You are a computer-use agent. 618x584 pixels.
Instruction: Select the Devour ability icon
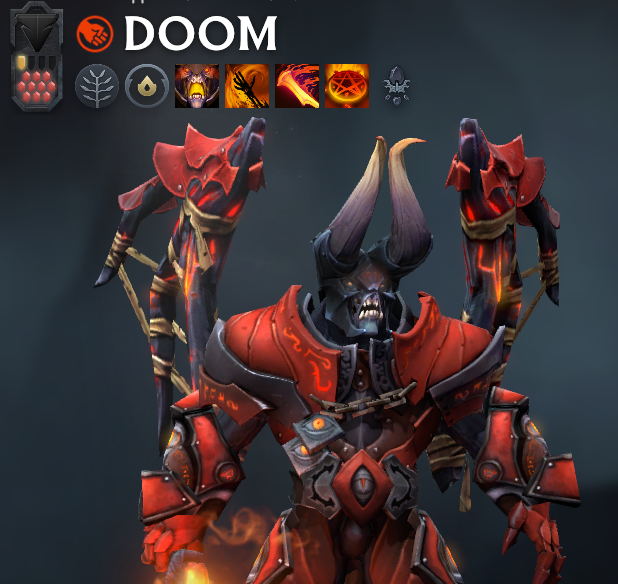click(x=197, y=86)
